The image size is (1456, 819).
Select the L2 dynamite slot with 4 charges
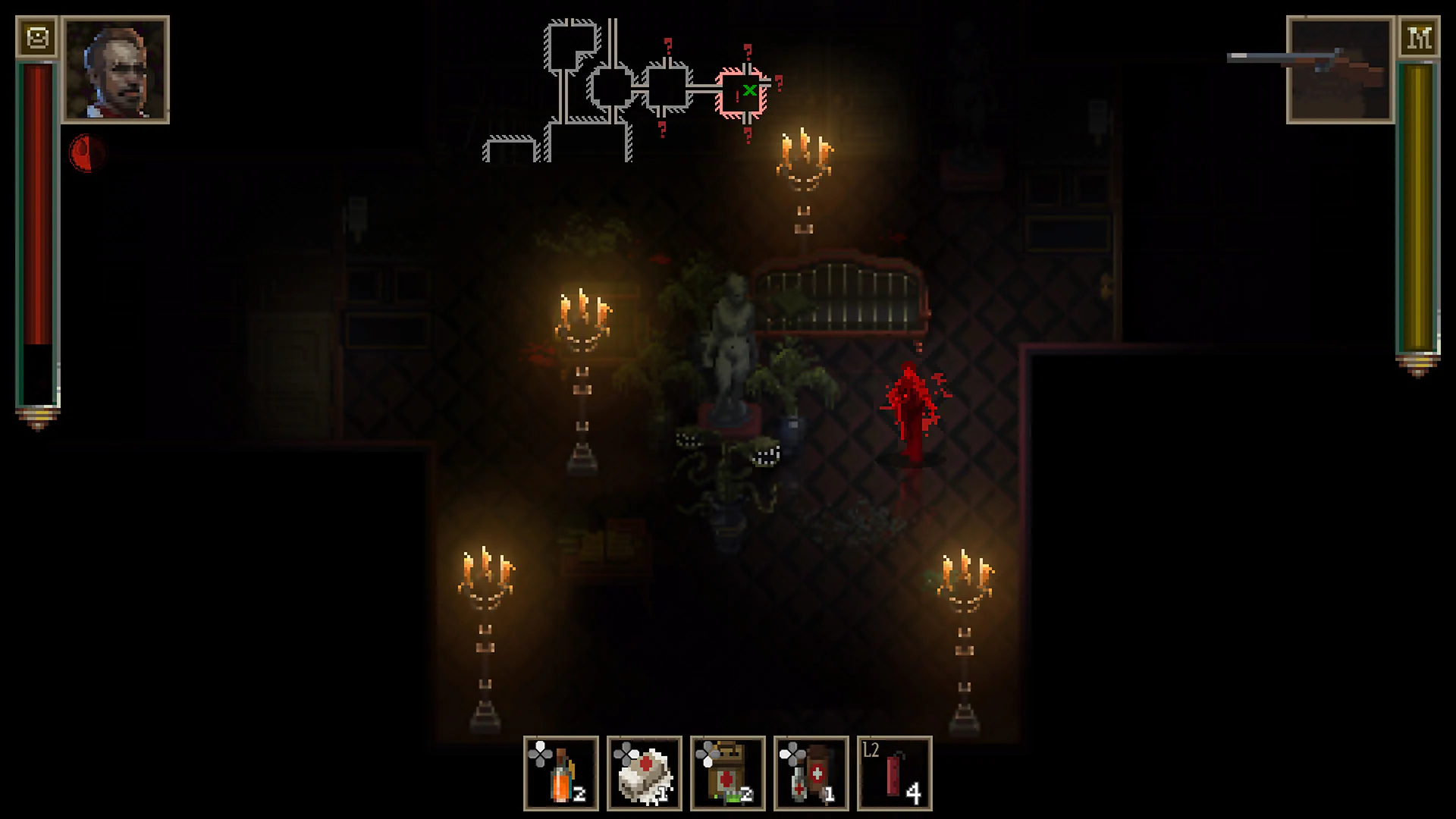(x=894, y=772)
